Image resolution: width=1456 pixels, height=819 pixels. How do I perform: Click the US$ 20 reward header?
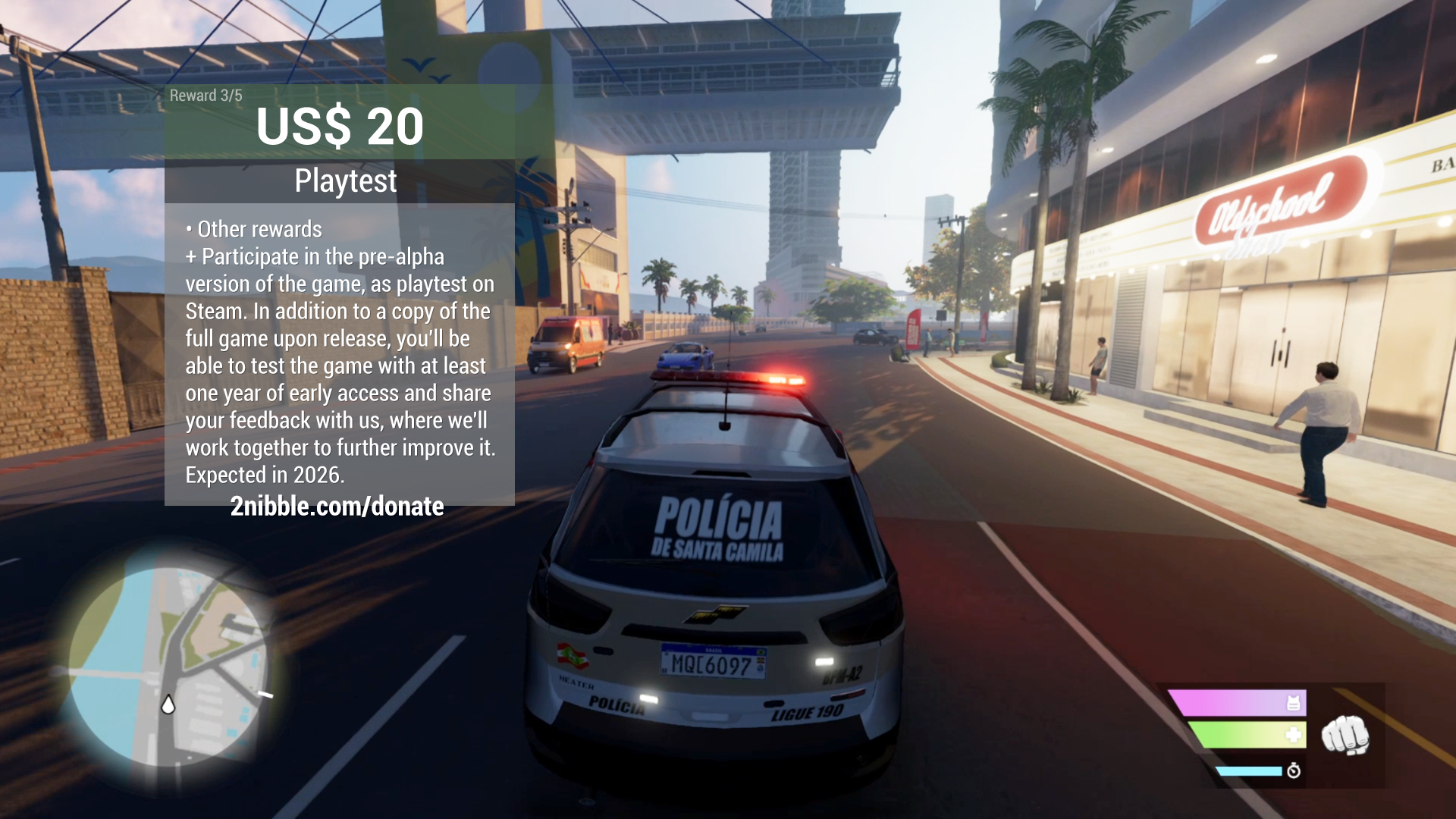click(x=340, y=126)
